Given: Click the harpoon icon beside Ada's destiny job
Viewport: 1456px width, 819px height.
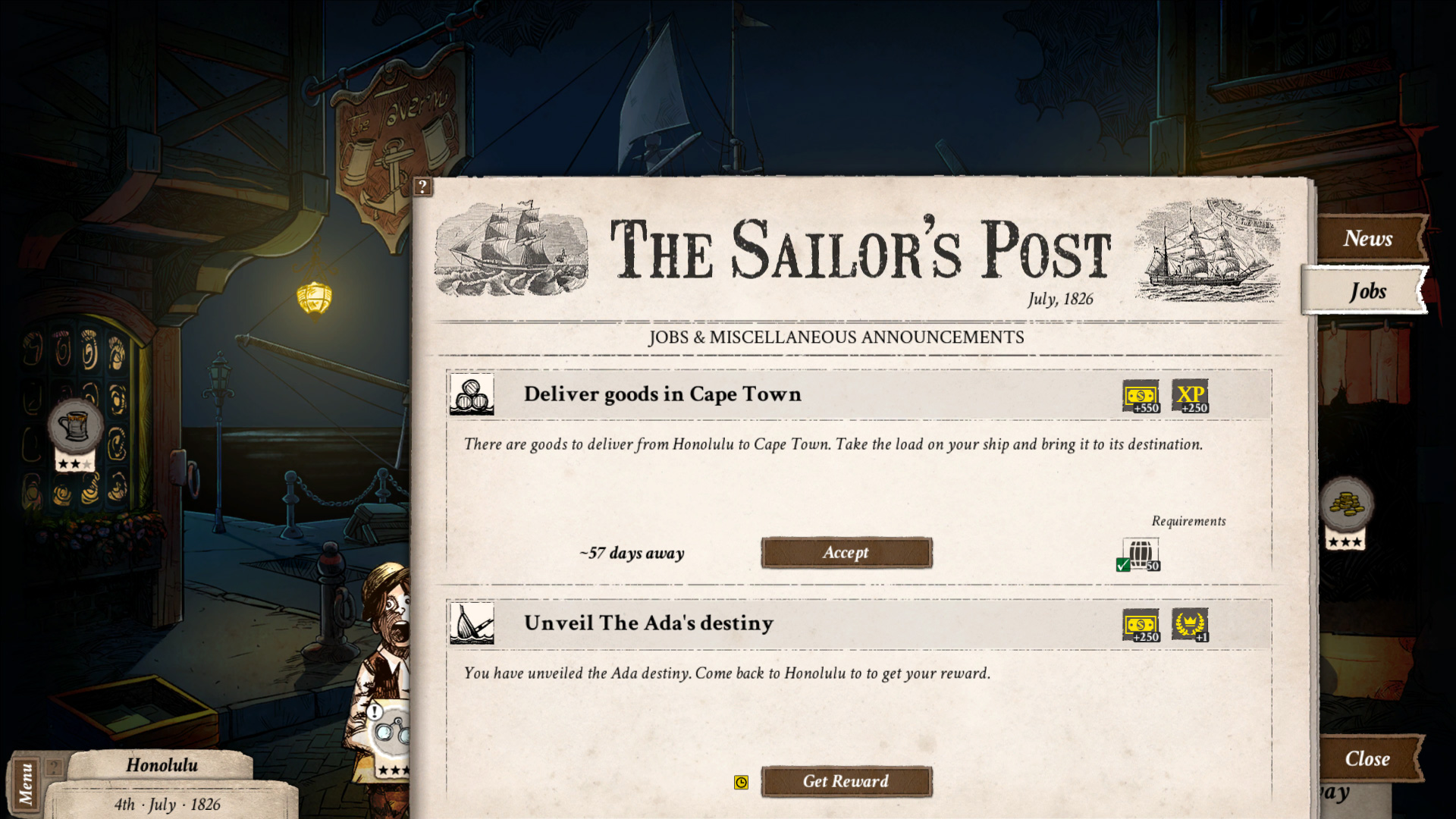Looking at the screenshot, I should click(x=472, y=623).
